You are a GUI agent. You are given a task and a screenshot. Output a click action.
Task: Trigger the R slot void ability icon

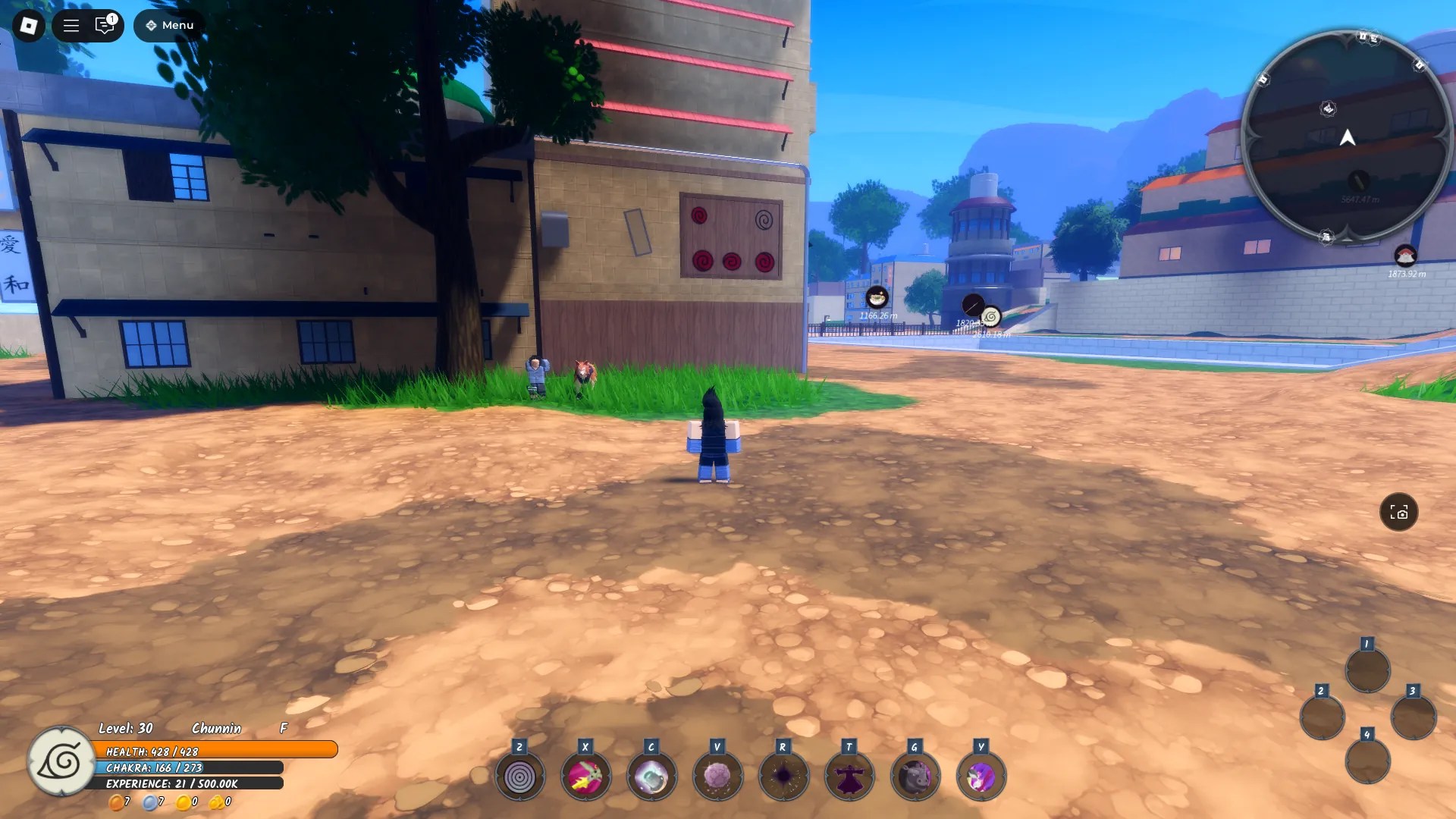pos(783,775)
